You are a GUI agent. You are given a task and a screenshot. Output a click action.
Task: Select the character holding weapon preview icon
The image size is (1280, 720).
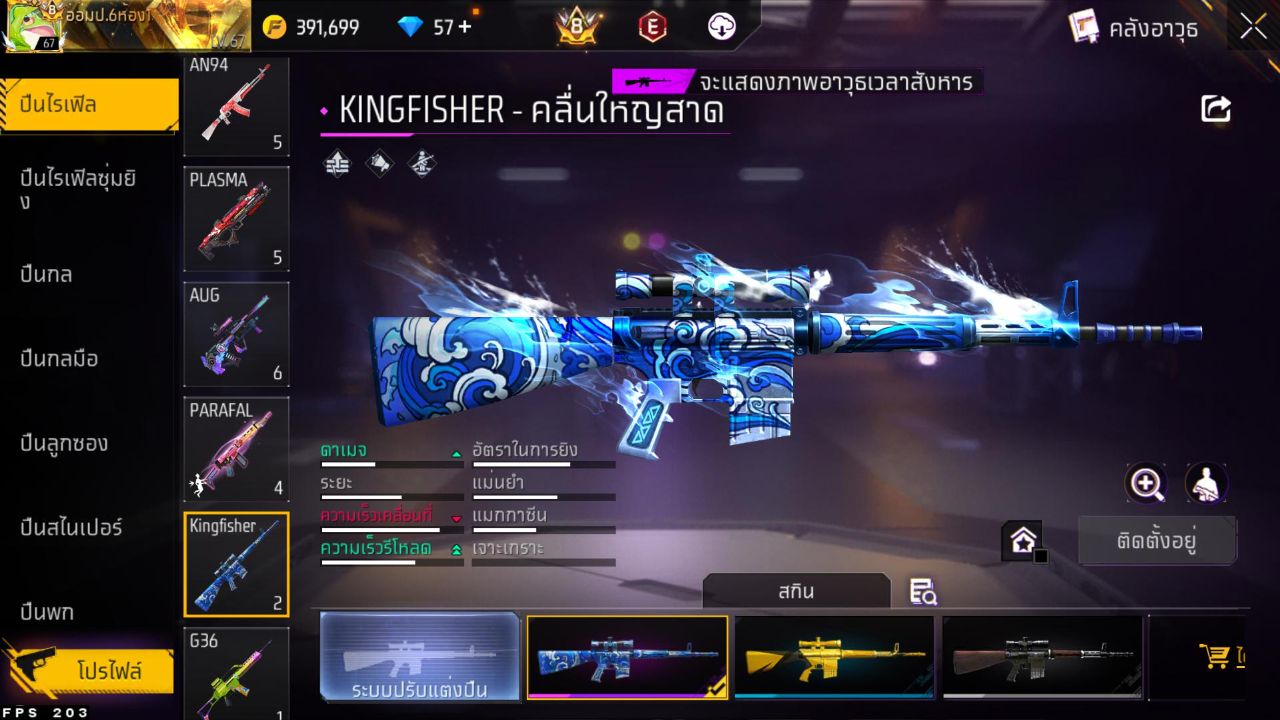[x=1206, y=484]
